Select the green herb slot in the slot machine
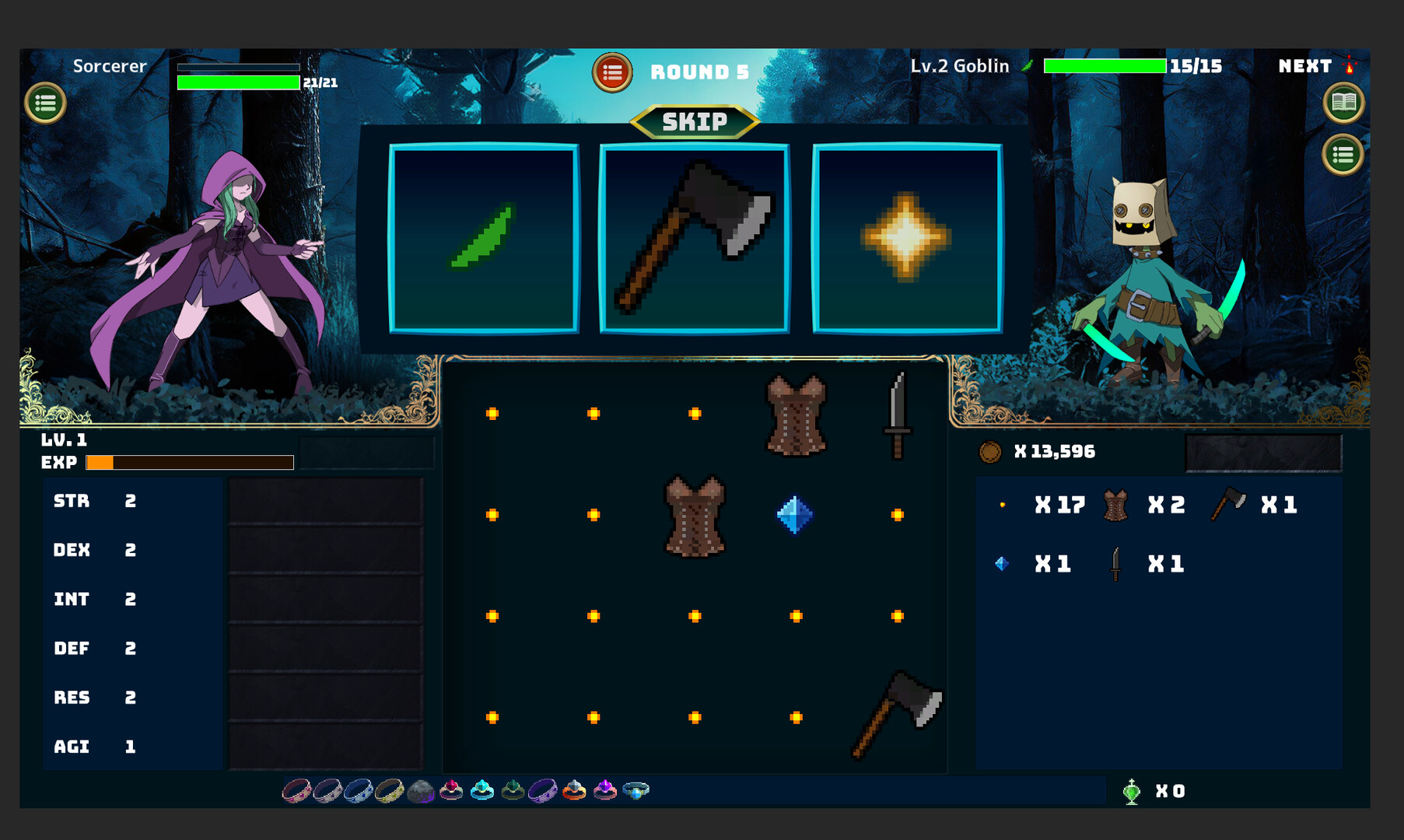 point(482,239)
